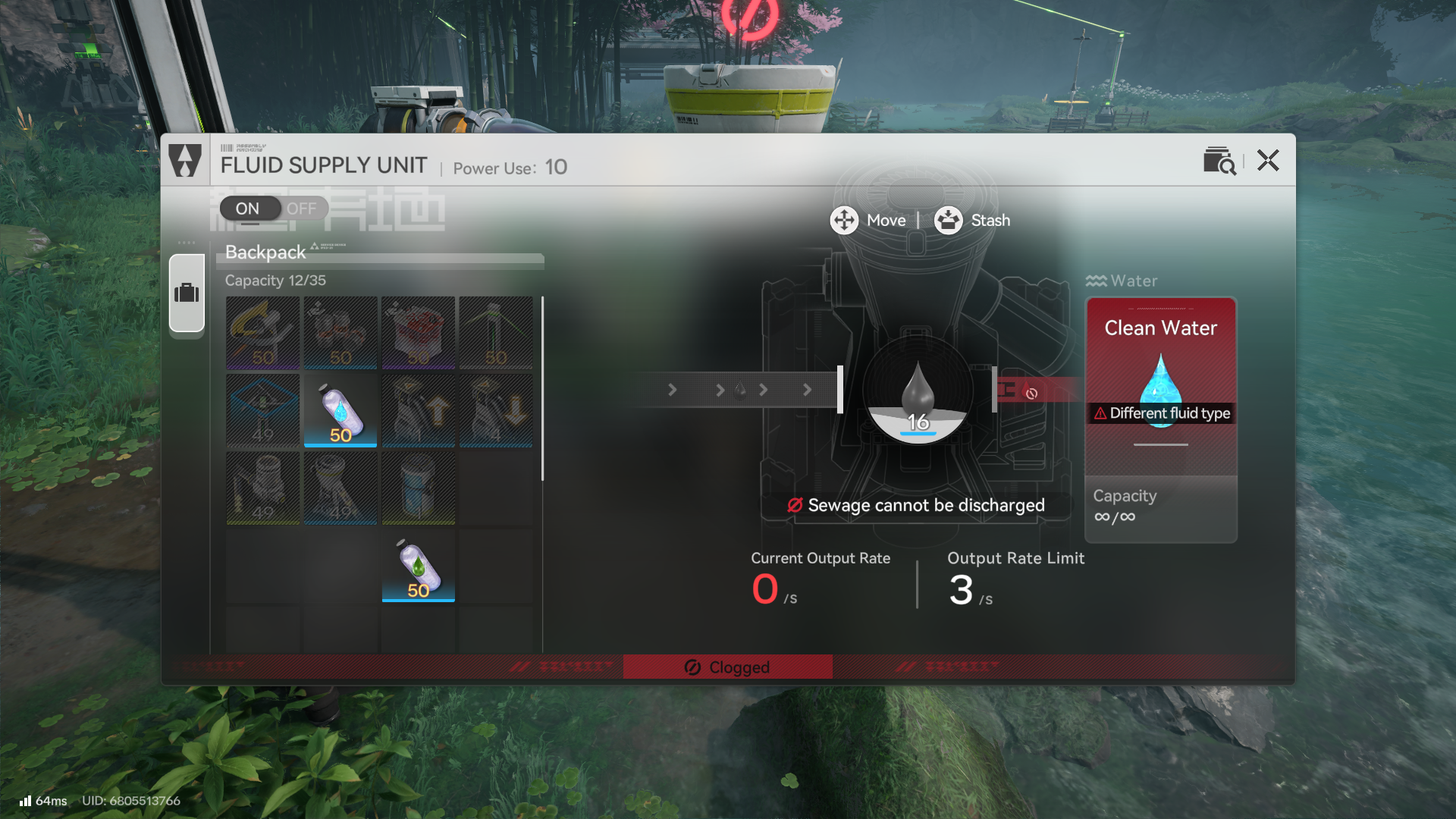Close the Fluid Supply Unit window
This screenshot has width=1456, height=819.
click(1268, 161)
